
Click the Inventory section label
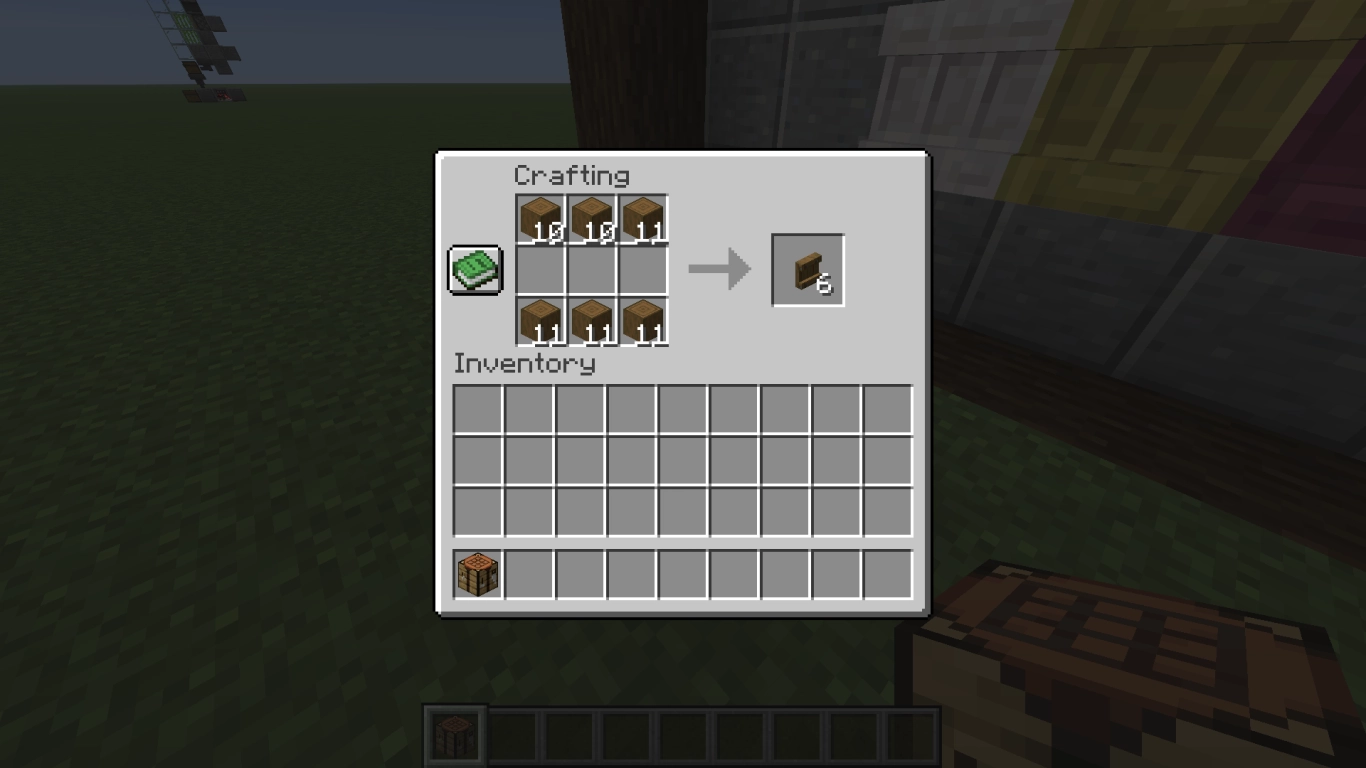point(524,364)
